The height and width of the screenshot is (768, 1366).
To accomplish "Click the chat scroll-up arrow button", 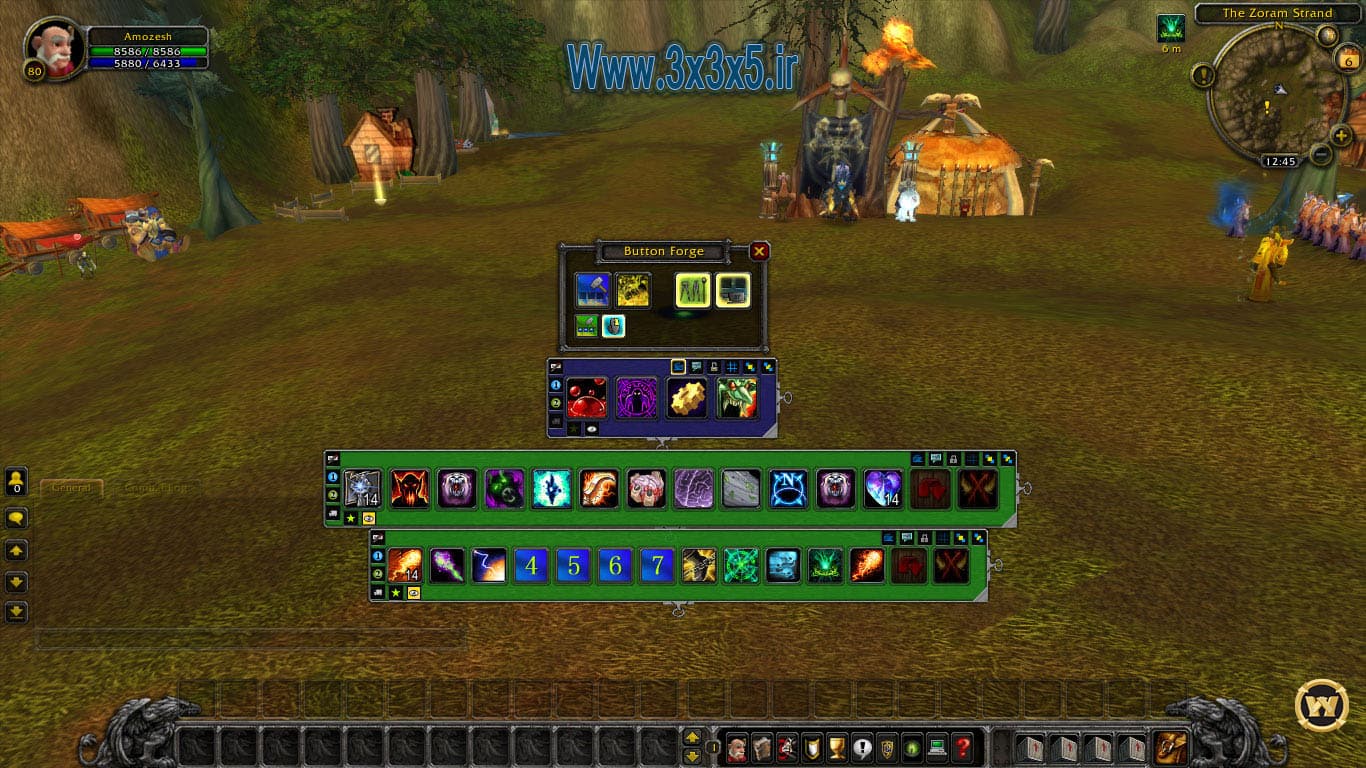I will [15, 549].
